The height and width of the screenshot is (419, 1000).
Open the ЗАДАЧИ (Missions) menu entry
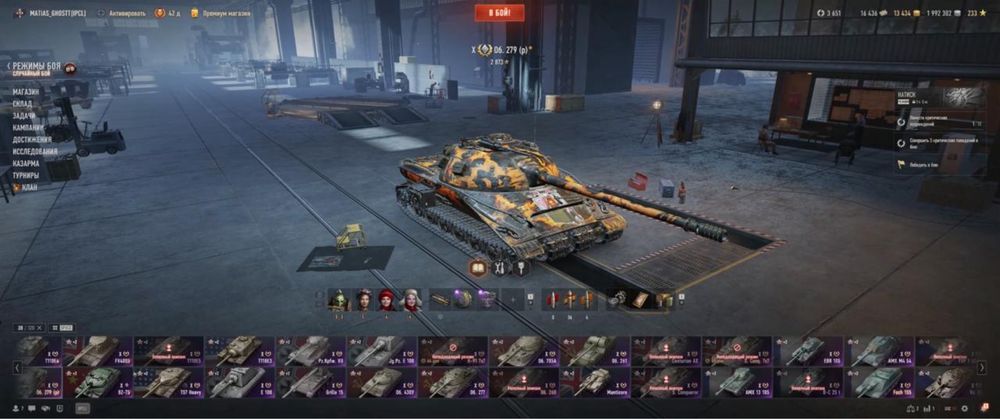(25, 116)
